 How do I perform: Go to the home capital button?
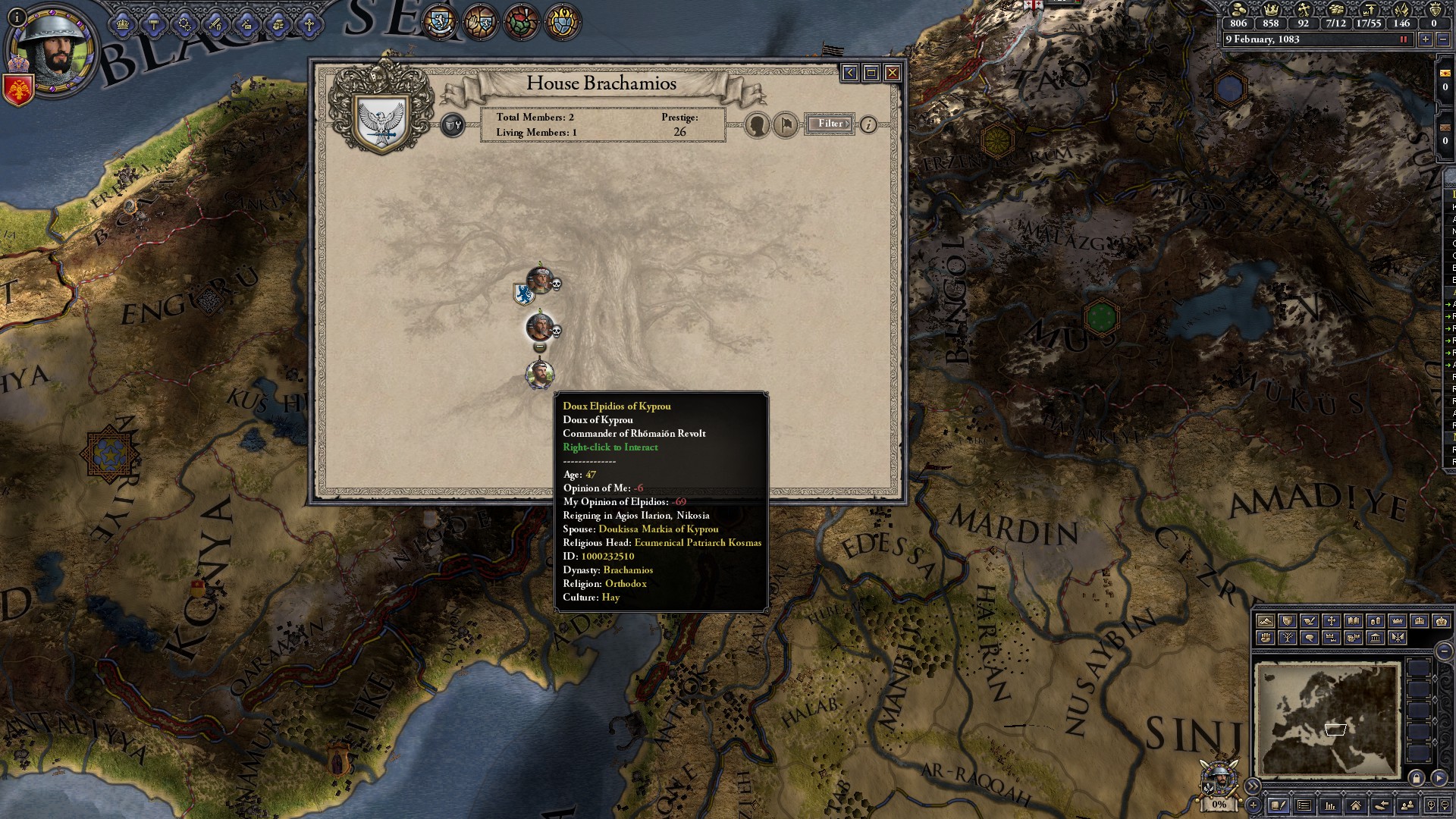(1355, 805)
